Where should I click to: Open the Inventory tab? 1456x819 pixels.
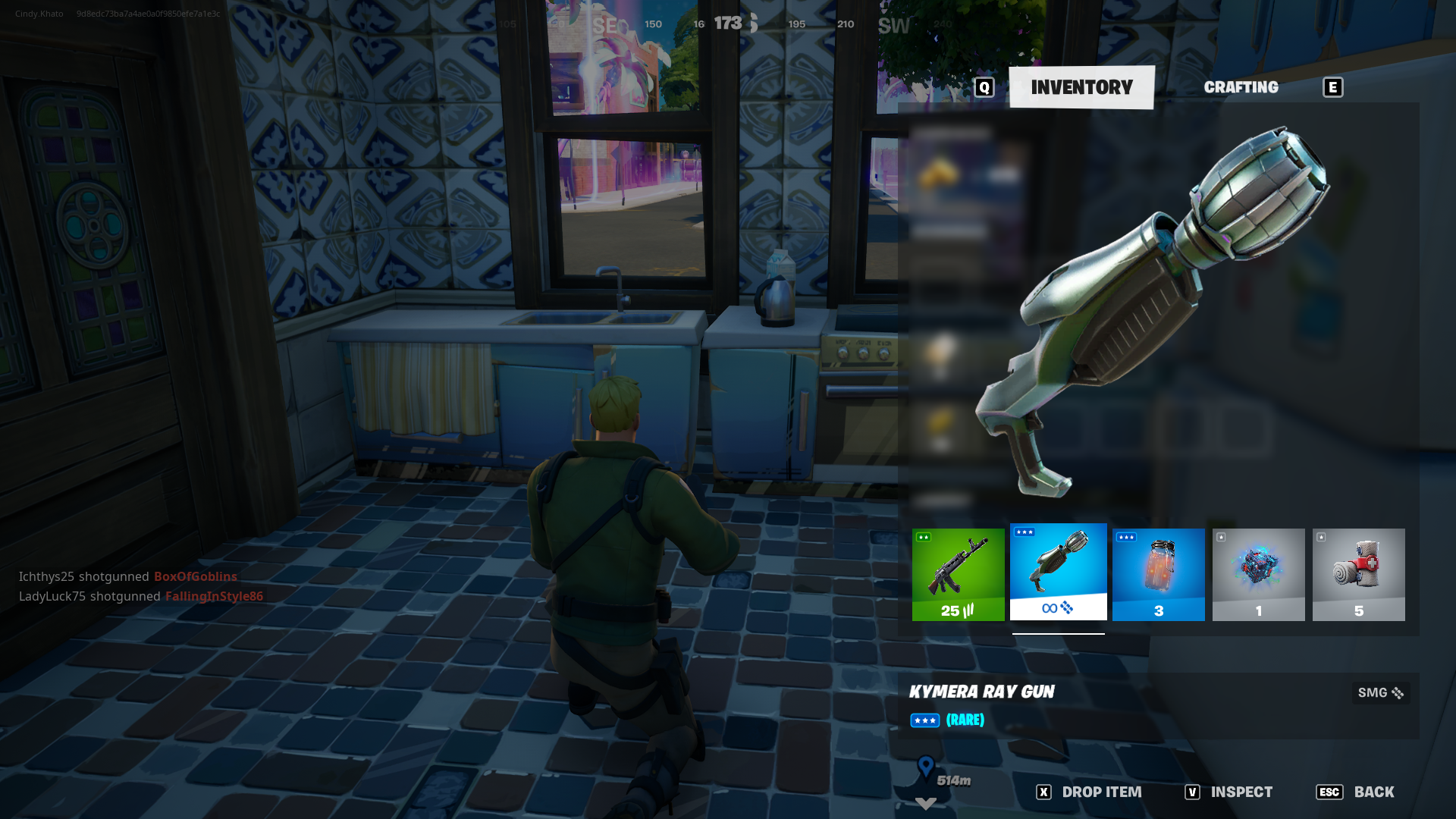(x=1081, y=86)
